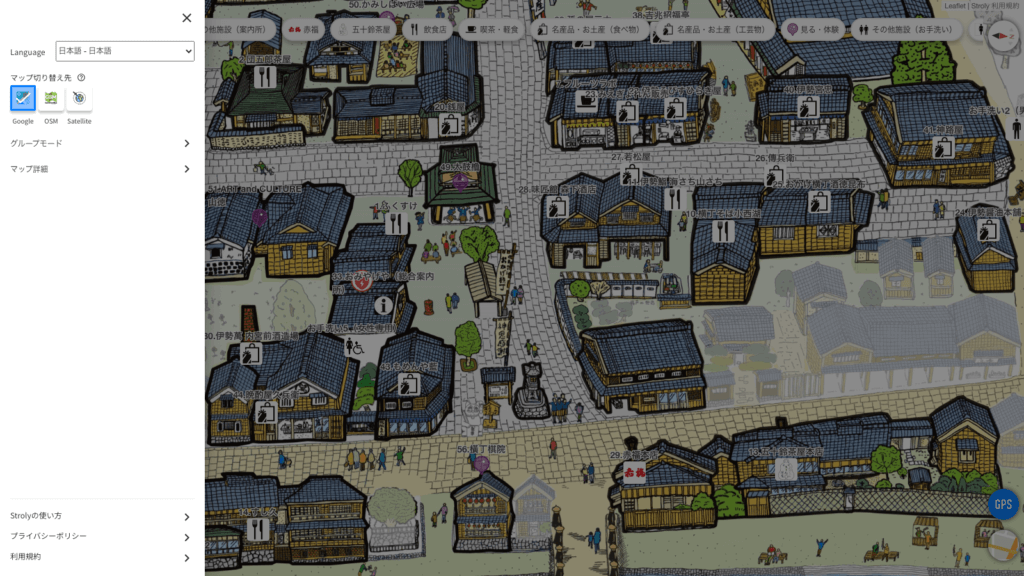Close the side settings panel

[x=187, y=18]
